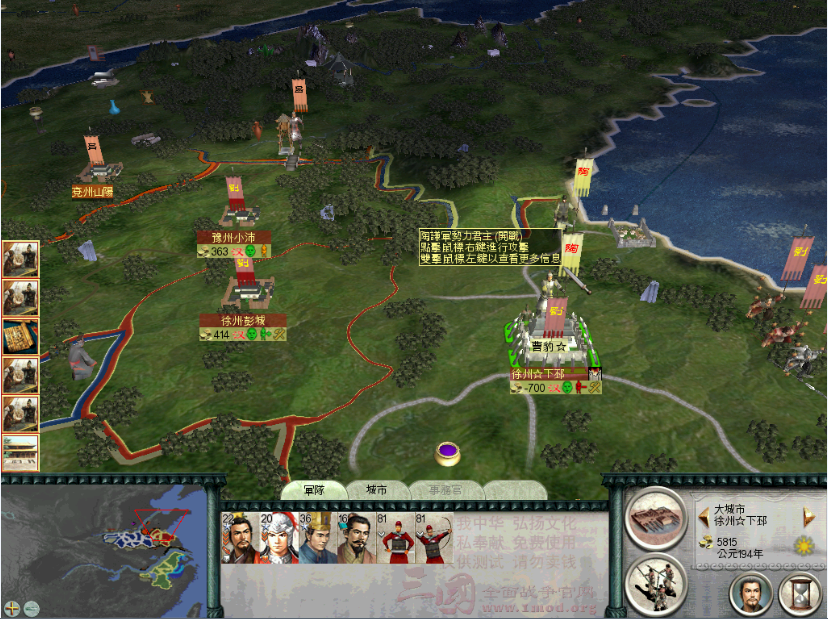Zoom in the minimap with plus button
The width and height of the screenshot is (828, 619).
point(12,607)
